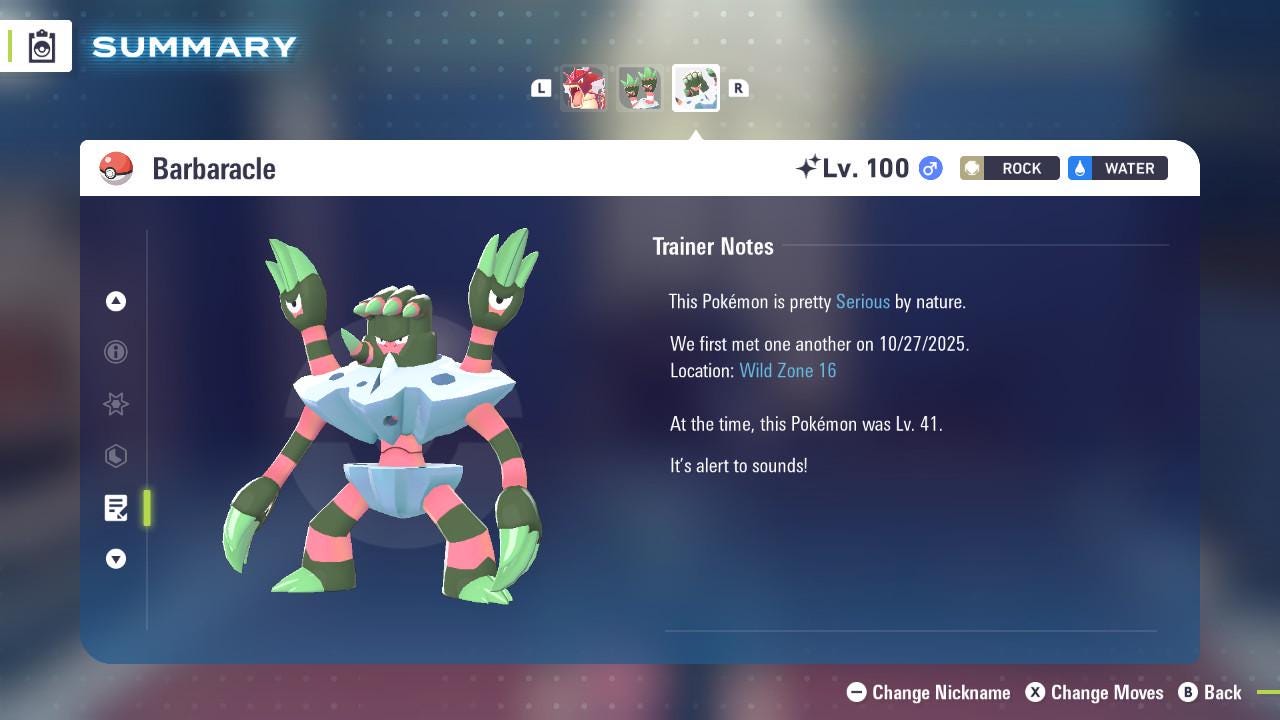Select the ribbons page icon
Image resolution: width=1280 pixels, height=720 pixels.
pyautogui.click(x=116, y=404)
